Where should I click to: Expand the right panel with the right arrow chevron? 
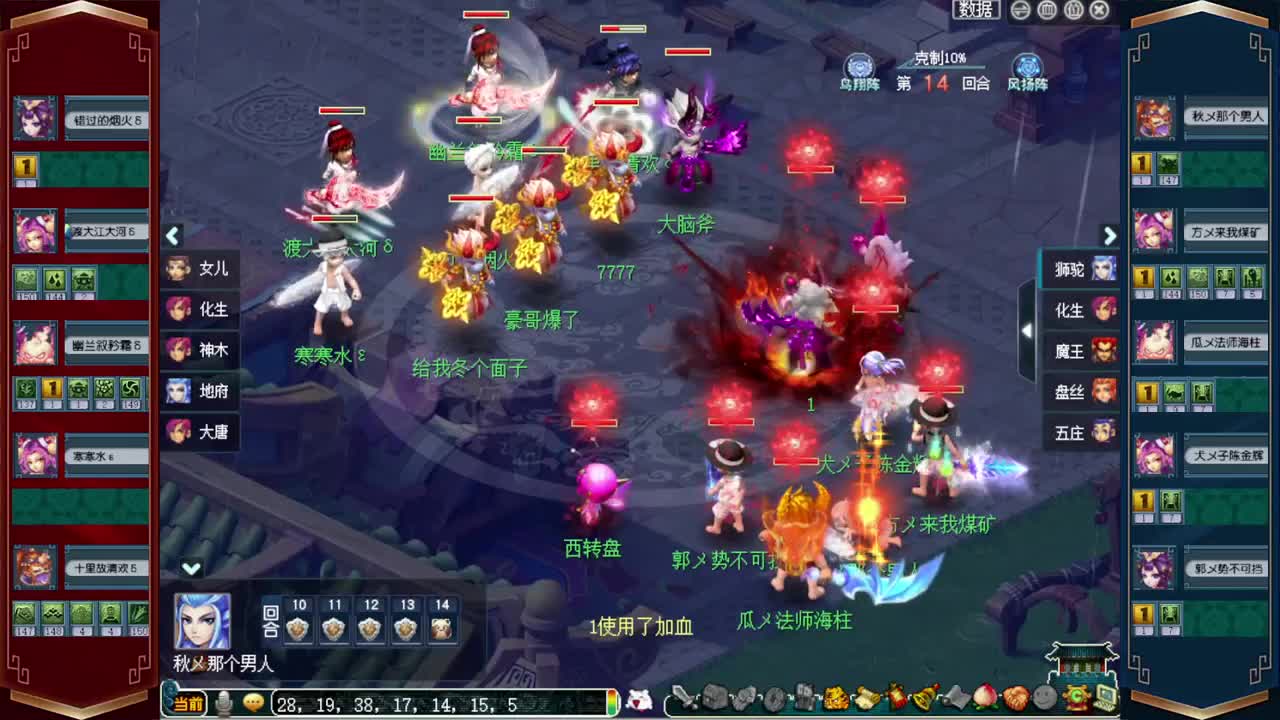1109,237
